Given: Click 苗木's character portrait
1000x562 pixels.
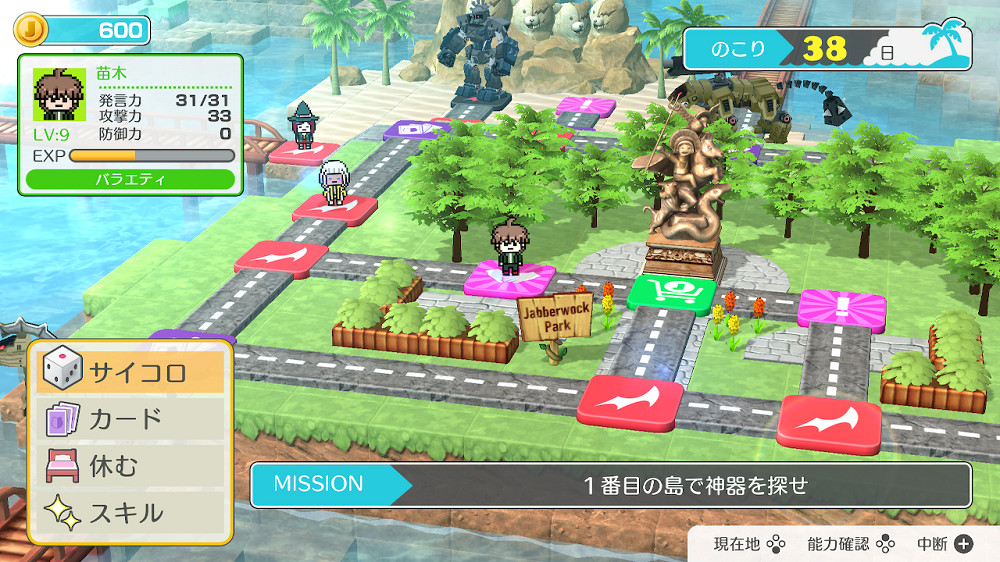Looking at the screenshot, I should 60,96.
